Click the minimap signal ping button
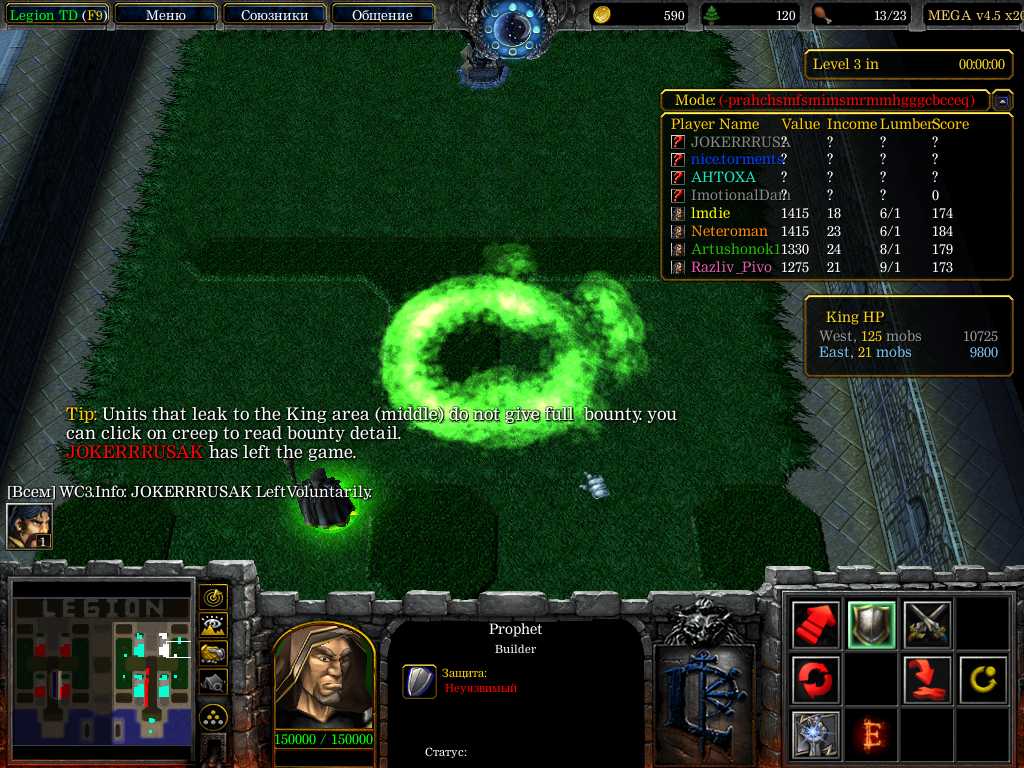The image size is (1024, 768). 214,597
